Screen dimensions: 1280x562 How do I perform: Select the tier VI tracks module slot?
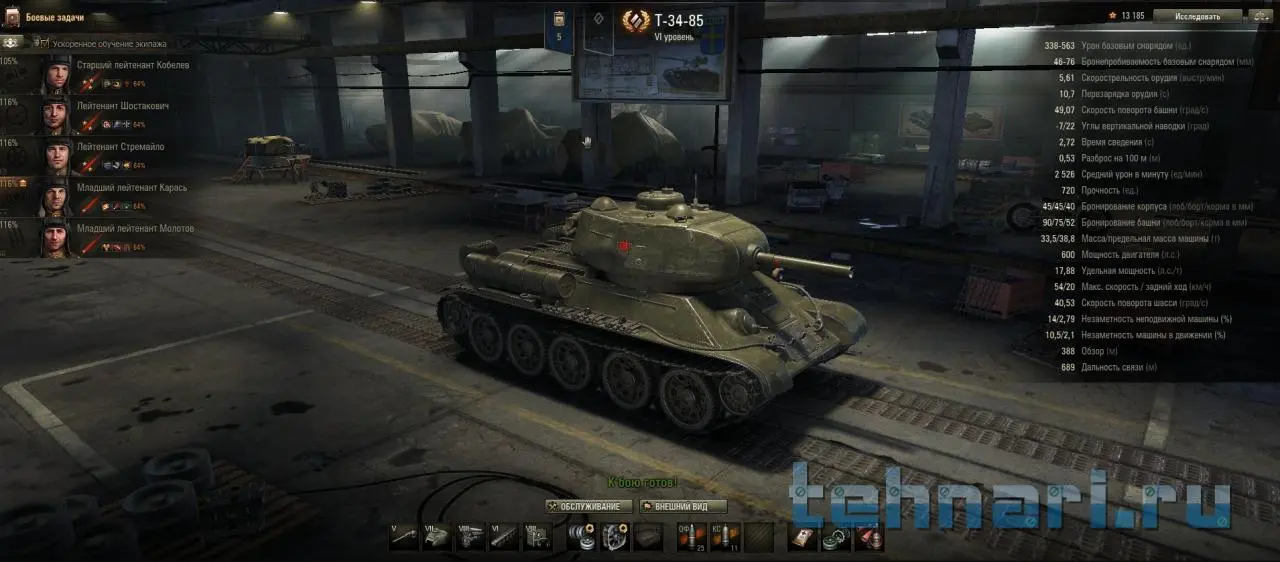pyautogui.click(x=503, y=537)
